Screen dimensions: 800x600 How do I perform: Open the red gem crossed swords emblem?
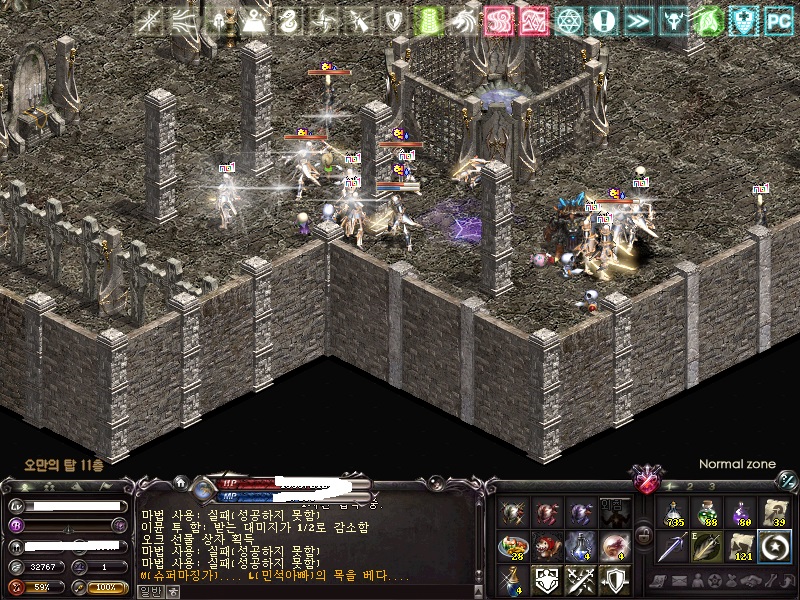tap(648, 477)
